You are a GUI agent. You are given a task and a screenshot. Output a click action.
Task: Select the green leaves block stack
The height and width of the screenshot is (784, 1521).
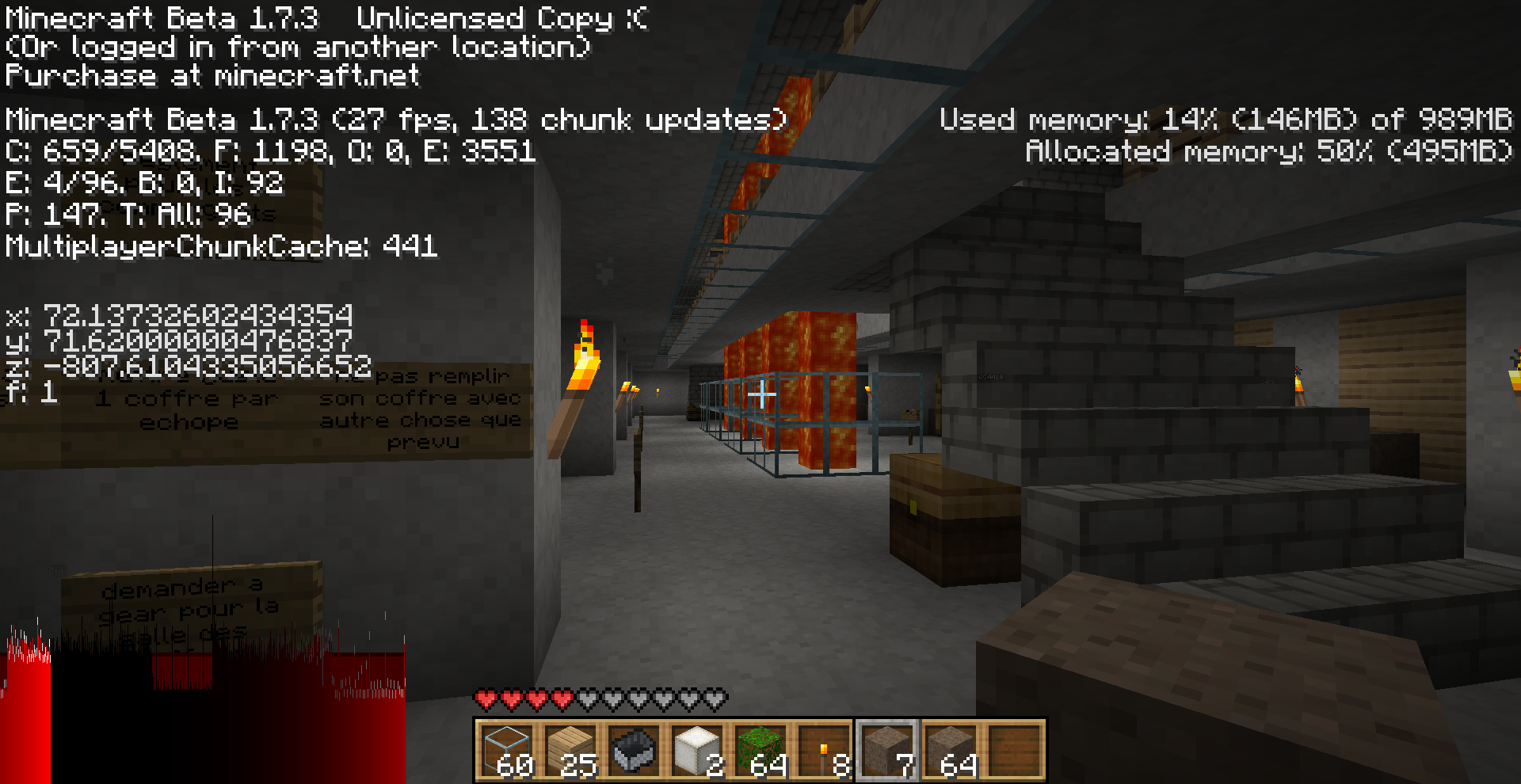pyautogui.click(x=760, y=750)
